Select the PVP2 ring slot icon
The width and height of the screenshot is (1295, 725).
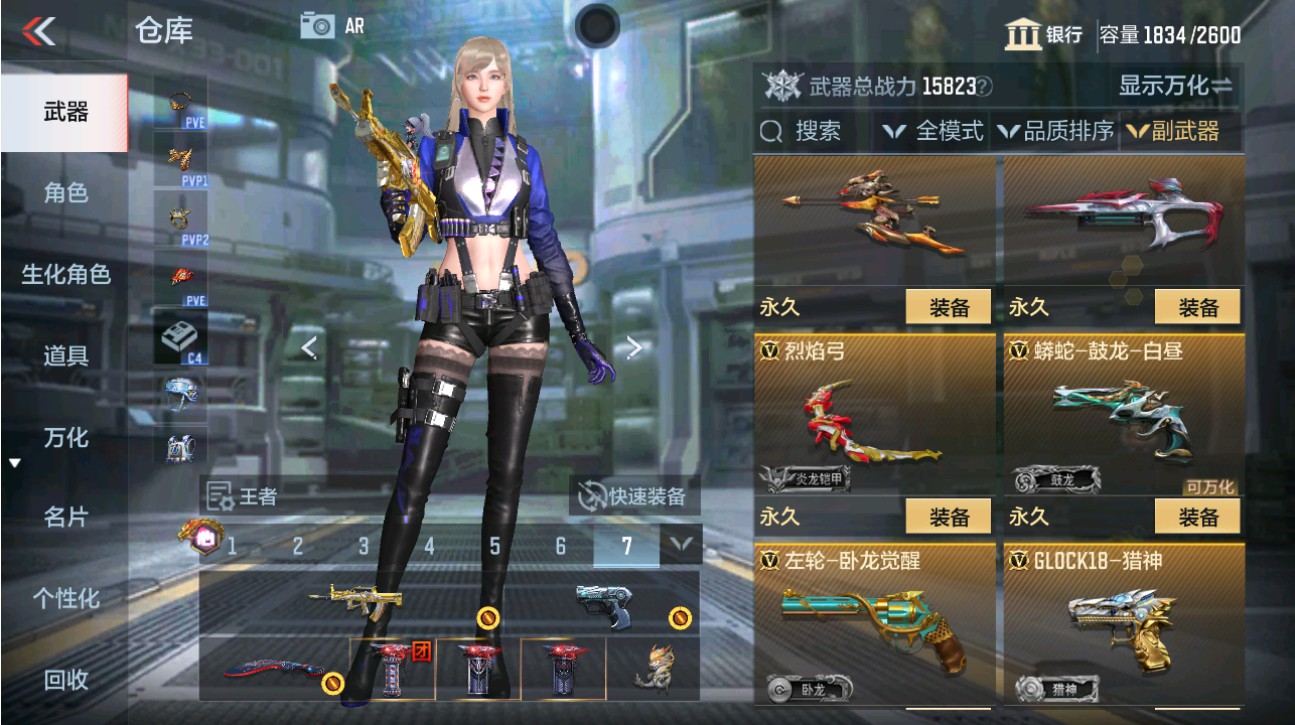(178, 217)
